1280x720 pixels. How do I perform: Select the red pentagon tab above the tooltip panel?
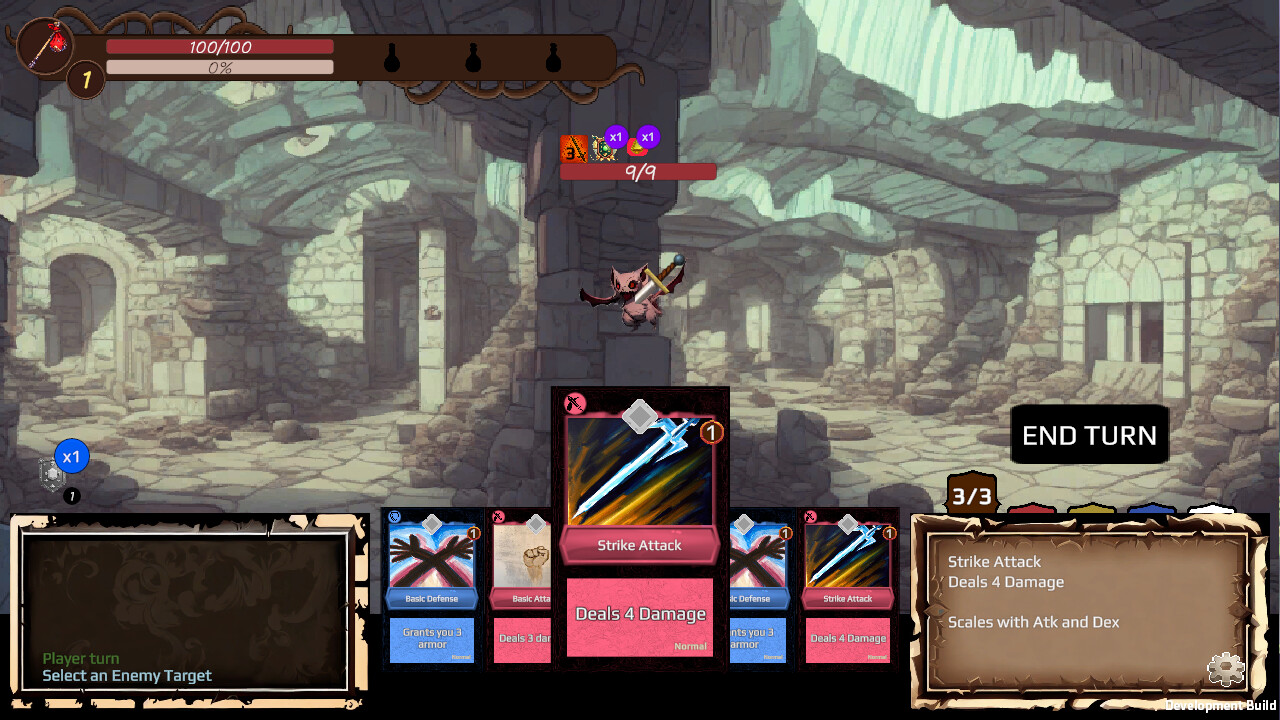point(1031,510)
